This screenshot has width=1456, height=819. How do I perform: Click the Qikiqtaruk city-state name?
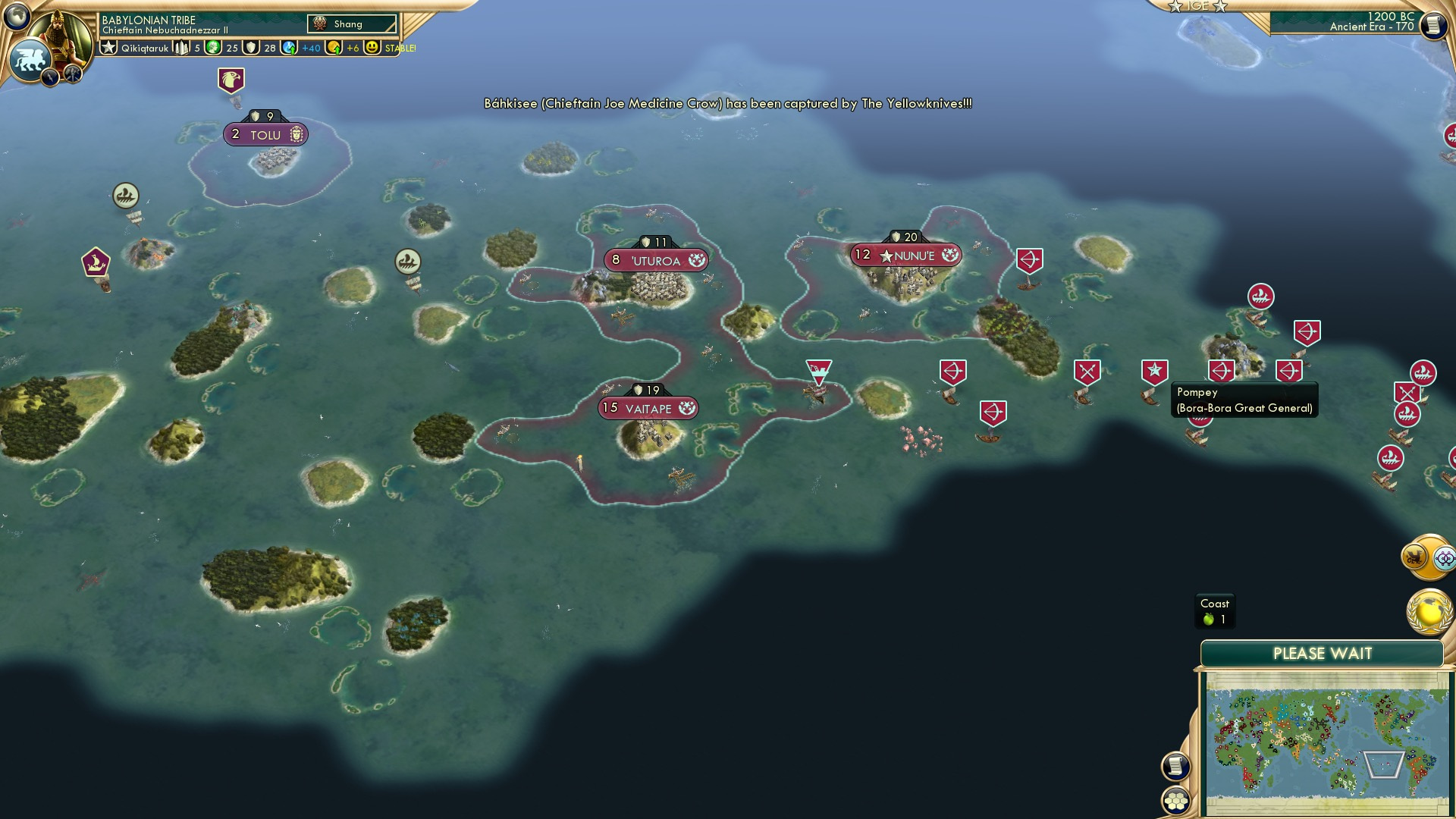(x=144, y=48)
